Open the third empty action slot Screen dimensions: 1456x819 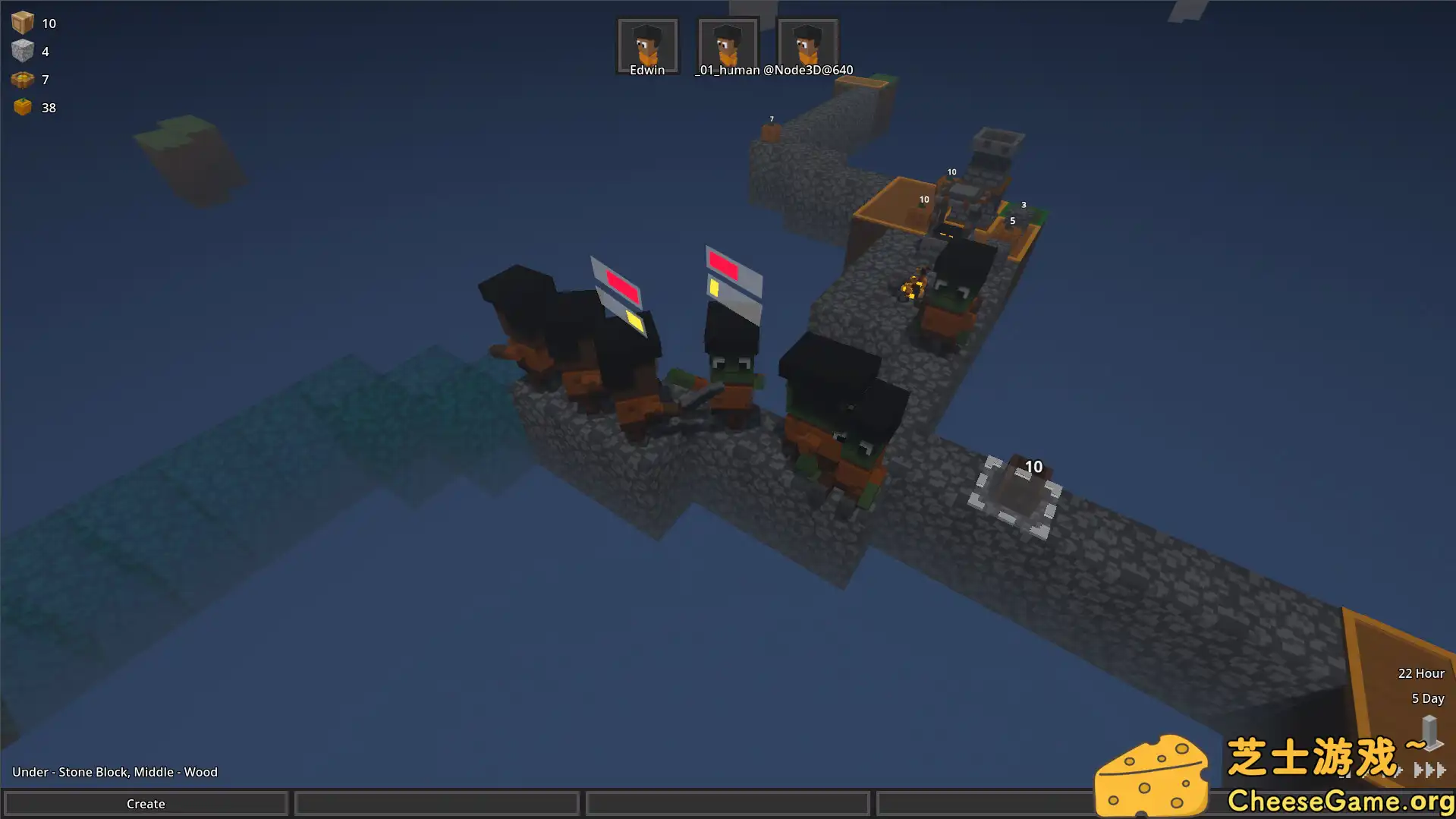727,803
